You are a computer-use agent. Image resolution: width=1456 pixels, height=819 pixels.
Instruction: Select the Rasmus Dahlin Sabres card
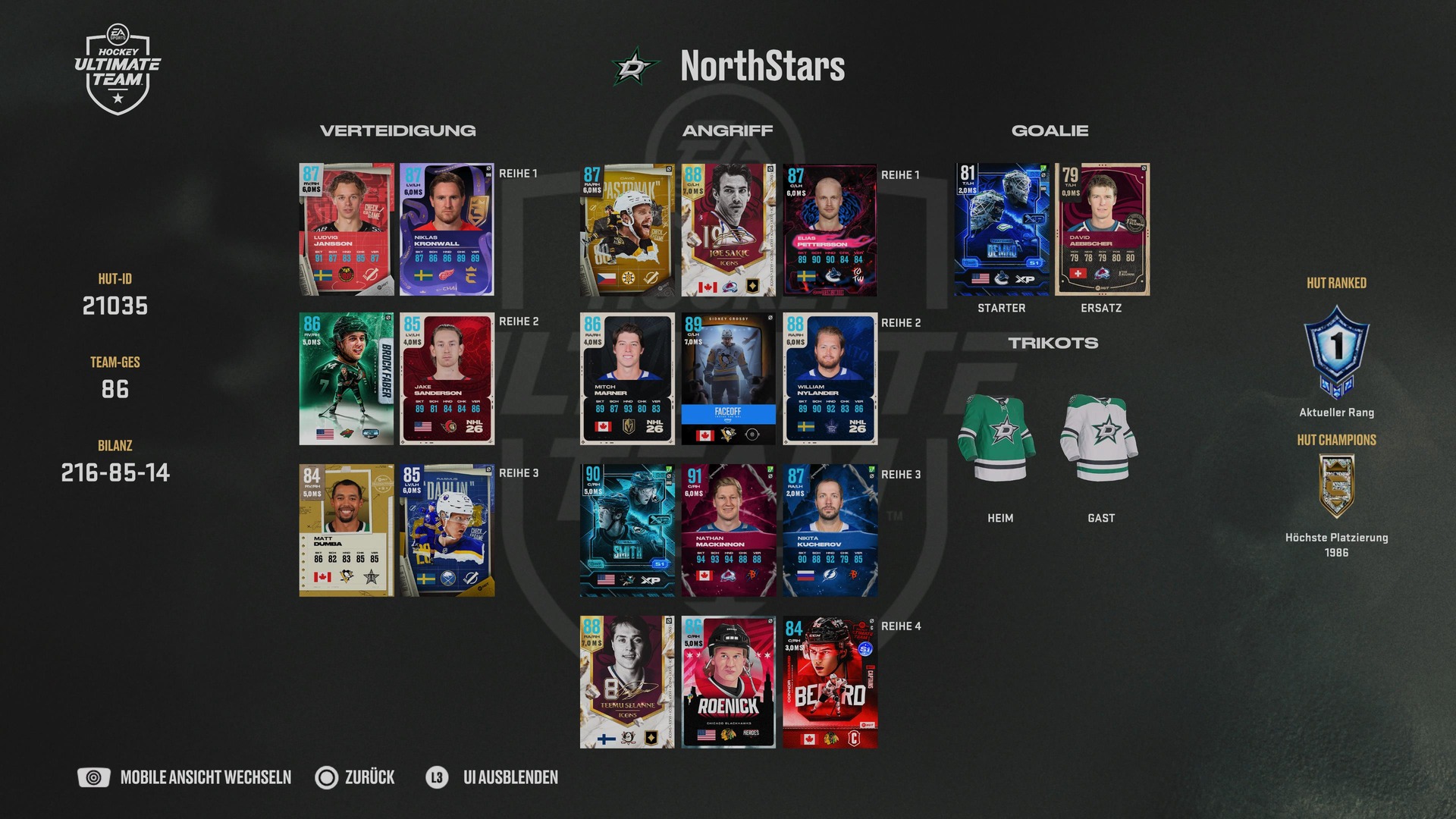click(x=447, y=530)
